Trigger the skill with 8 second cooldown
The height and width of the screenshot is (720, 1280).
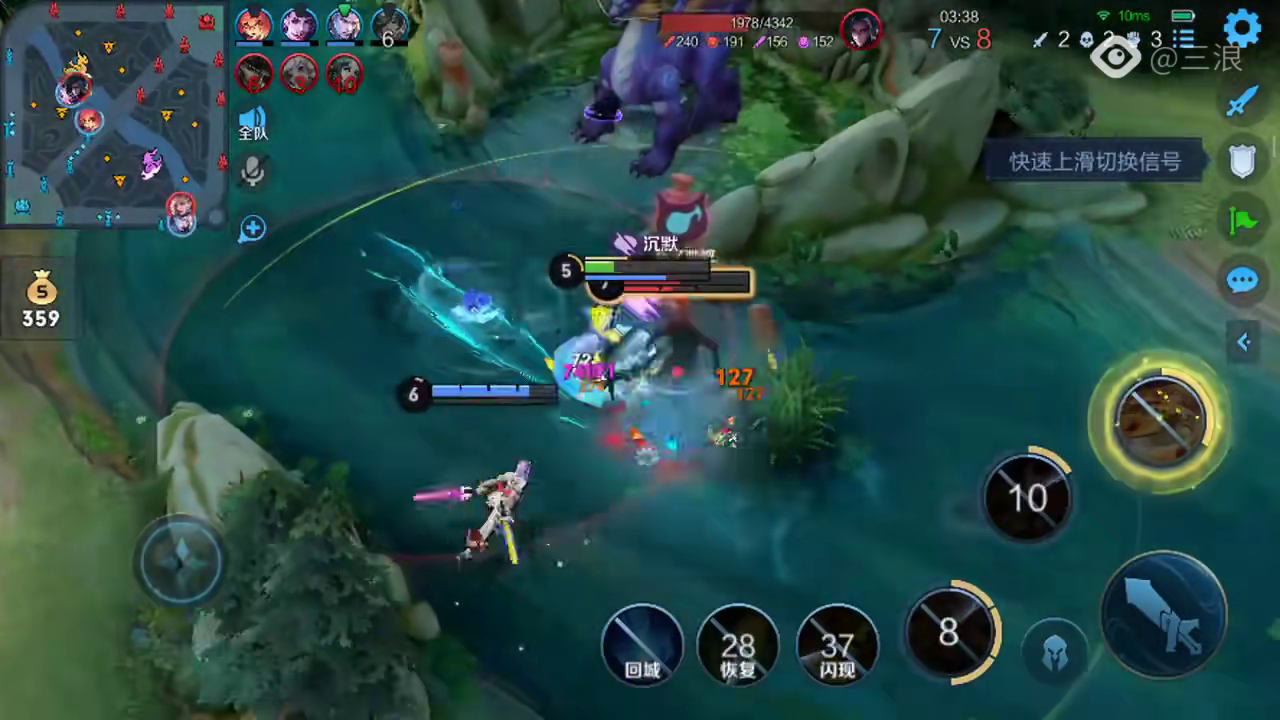pos(949,632)
